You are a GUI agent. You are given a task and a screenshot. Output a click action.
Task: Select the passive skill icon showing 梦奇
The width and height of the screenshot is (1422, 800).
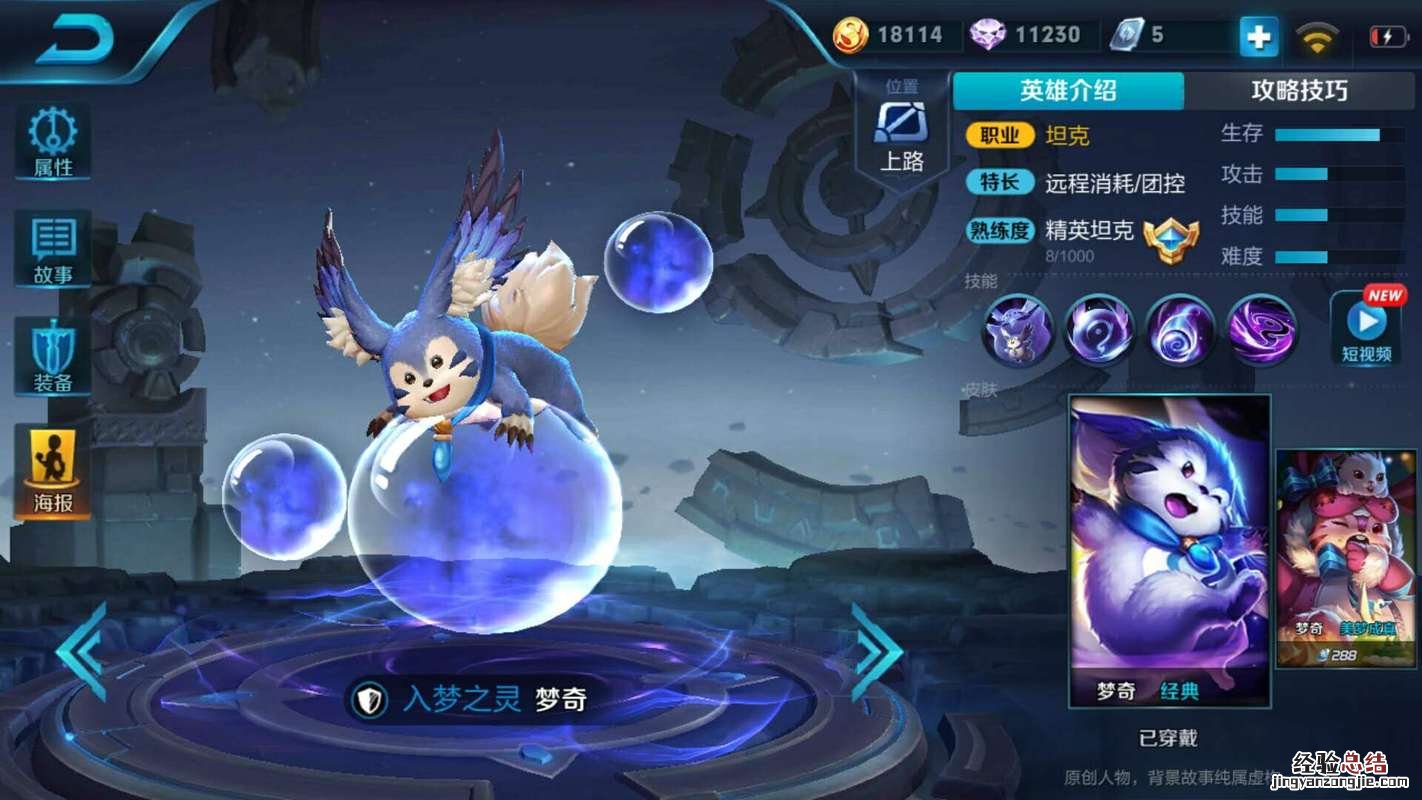pyautogui.click(x=1018, y=329)
